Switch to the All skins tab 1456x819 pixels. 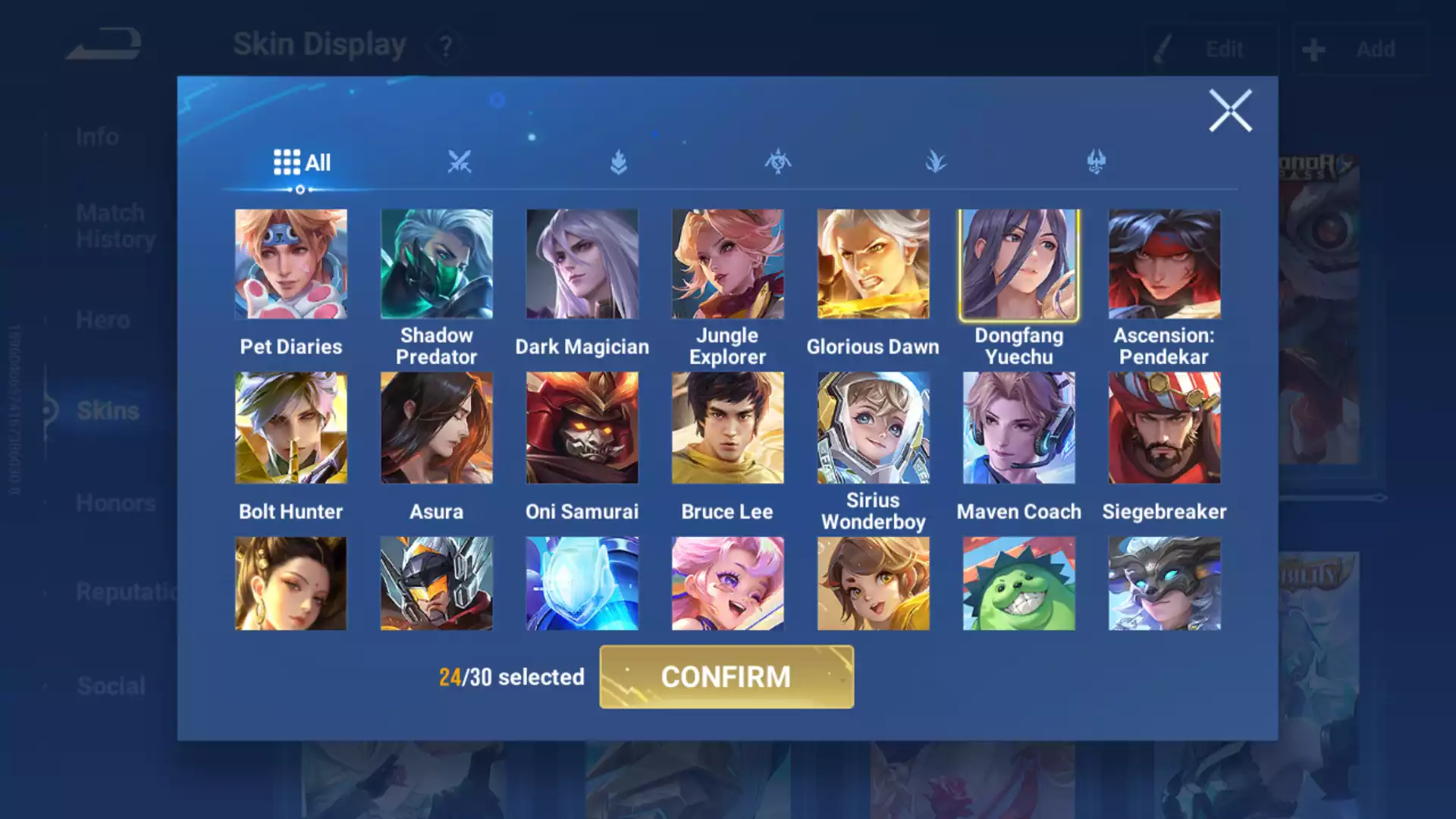[302, 162]
